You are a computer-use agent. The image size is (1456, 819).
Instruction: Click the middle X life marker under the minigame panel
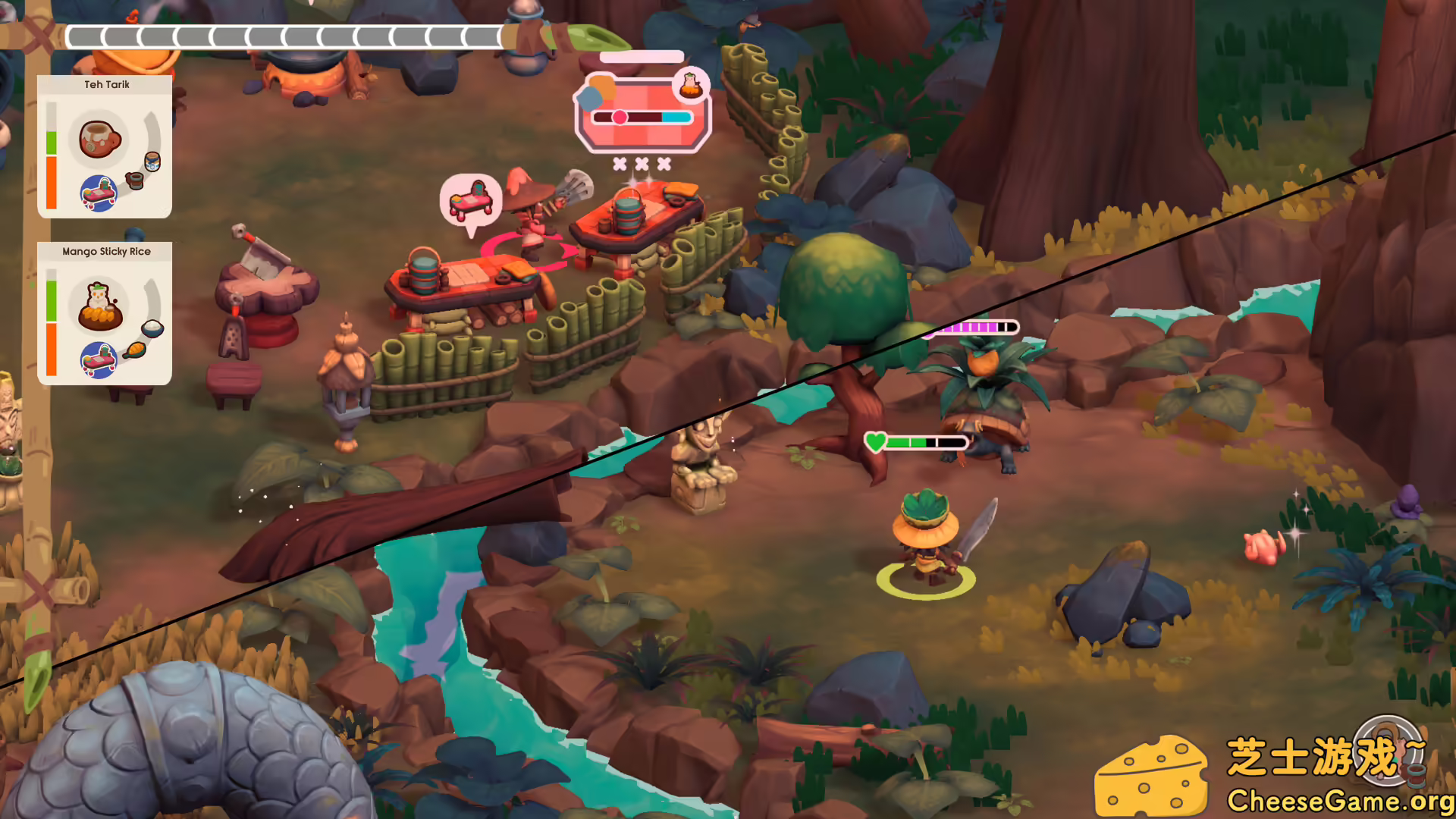641,165
